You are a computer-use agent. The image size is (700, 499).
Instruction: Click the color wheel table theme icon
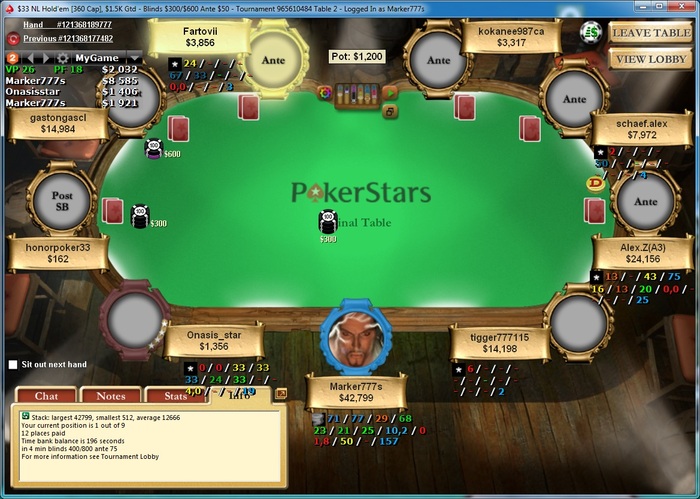324,93
